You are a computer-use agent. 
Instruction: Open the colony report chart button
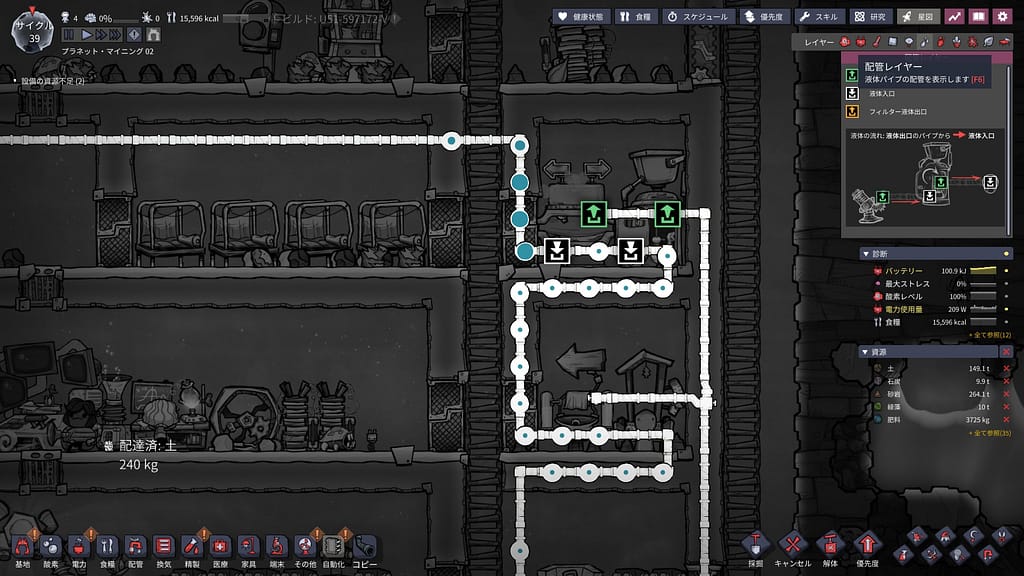point(953,16)
